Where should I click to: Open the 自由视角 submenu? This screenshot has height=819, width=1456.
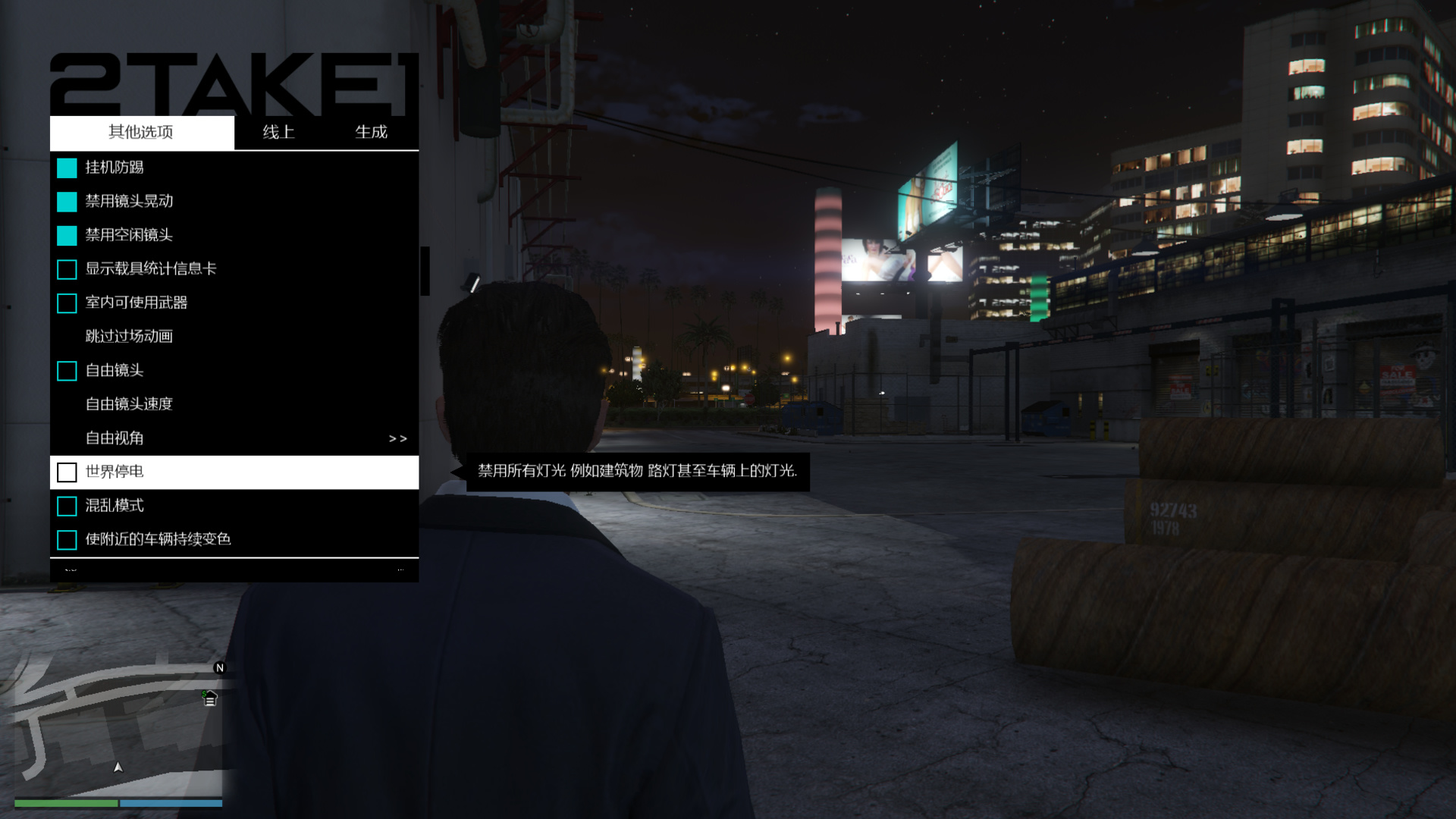pyautogui.click(x=234, y=438)
